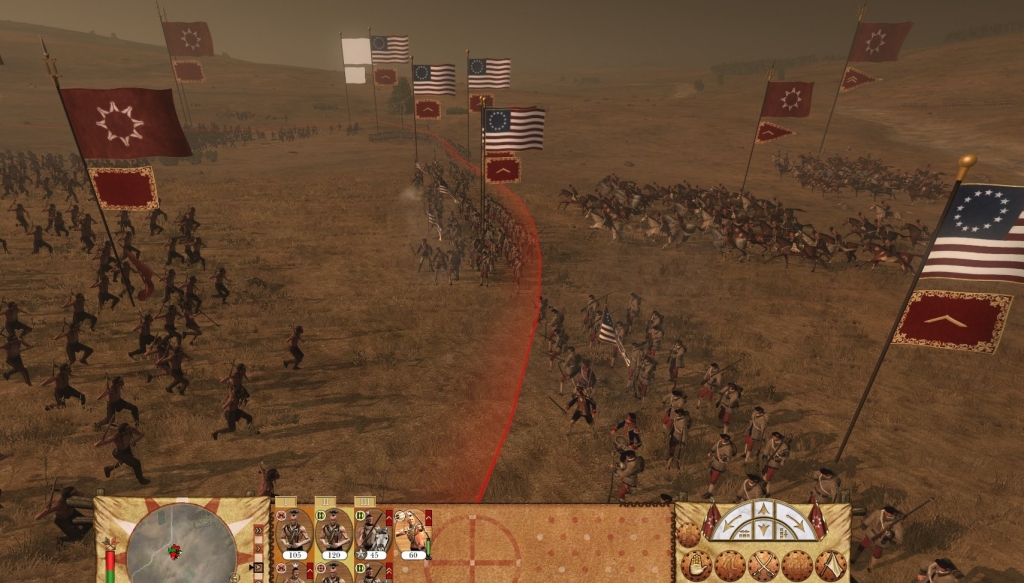Wheel units left with the left arrow
This screenshot has height=583, width=1024.
click(x=734, y=523)
